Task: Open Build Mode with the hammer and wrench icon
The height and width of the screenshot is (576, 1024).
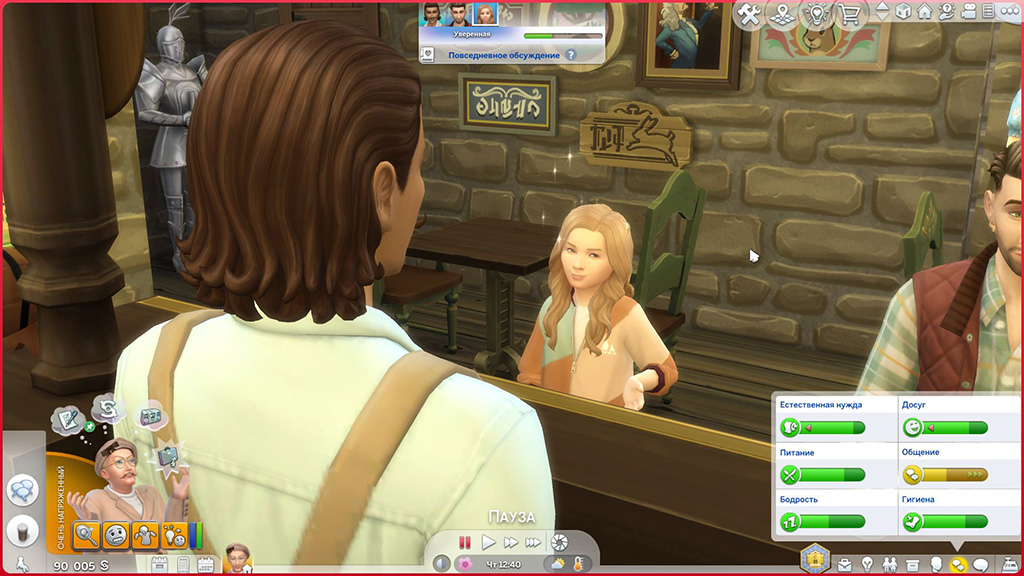Action: tap(747, 13)
